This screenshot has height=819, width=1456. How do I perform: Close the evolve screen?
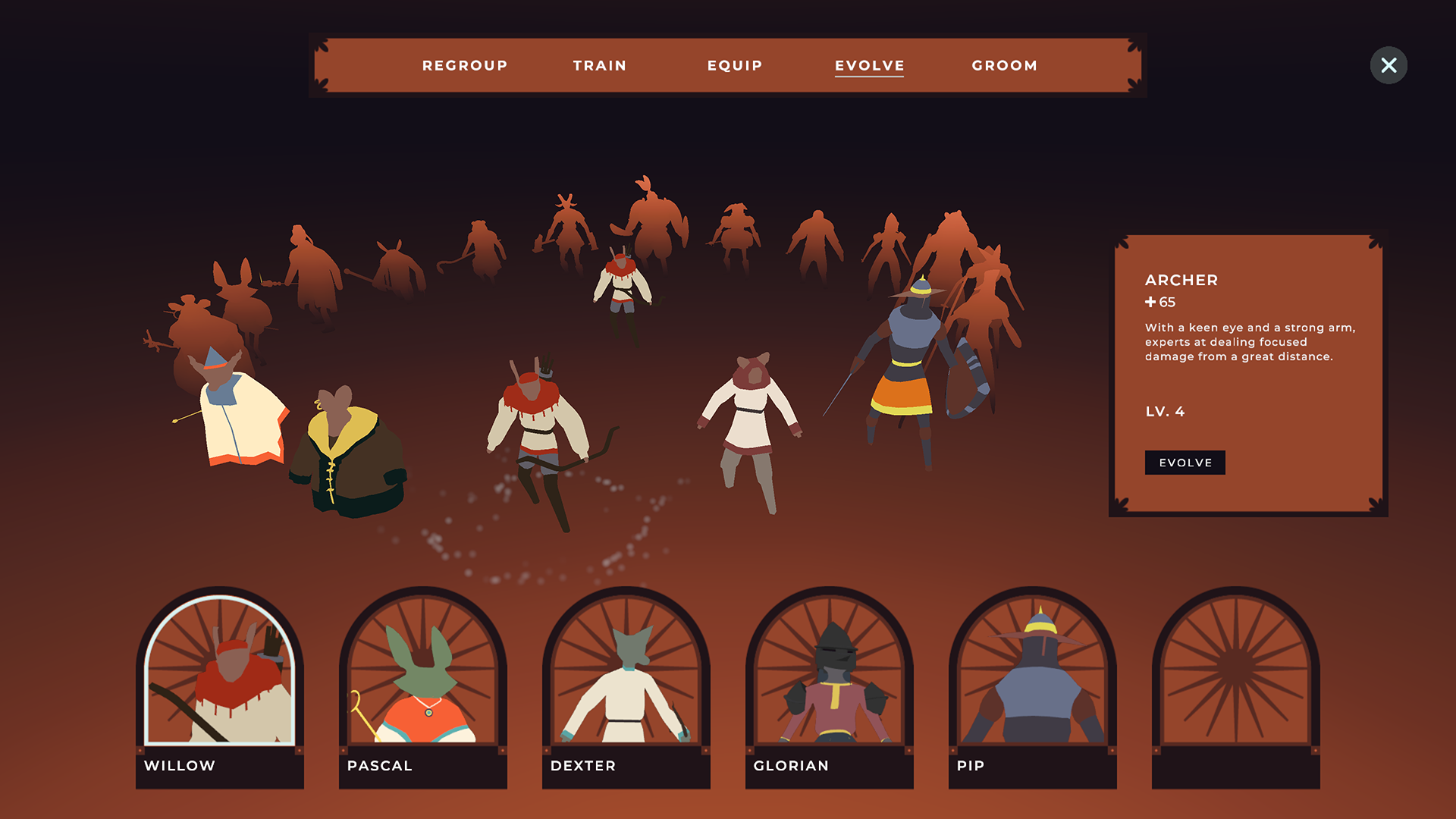tap(1389, 65)
